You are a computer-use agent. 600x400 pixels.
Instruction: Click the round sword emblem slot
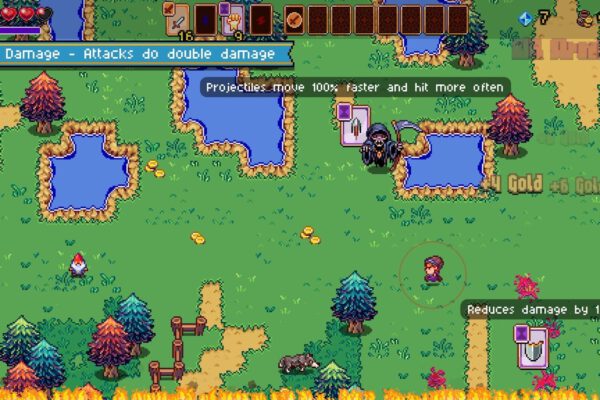[x=294, y=18]
